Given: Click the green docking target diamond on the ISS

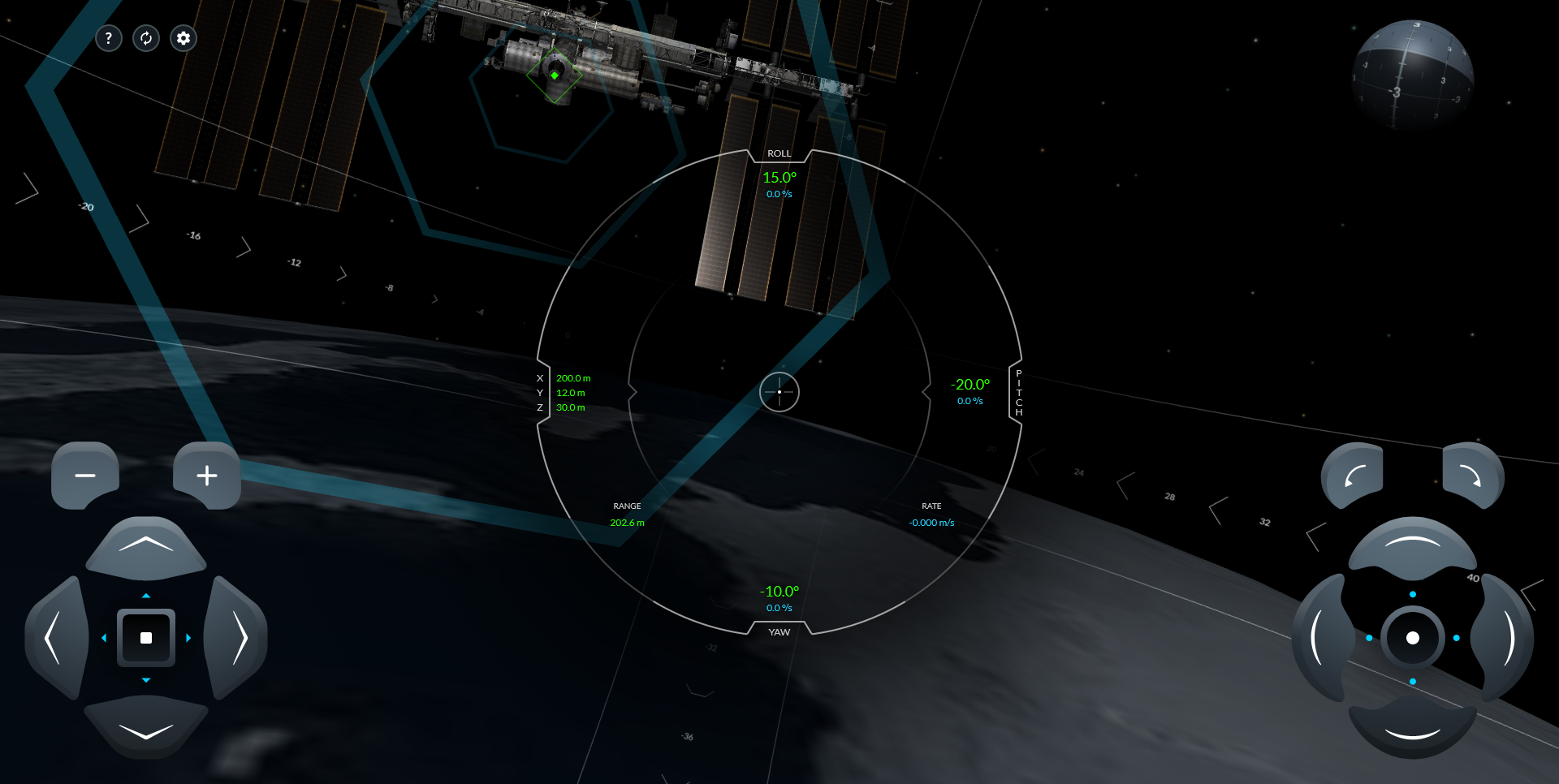Looking at the screenshot, I should pyautogui.click(x=555, y=74).
